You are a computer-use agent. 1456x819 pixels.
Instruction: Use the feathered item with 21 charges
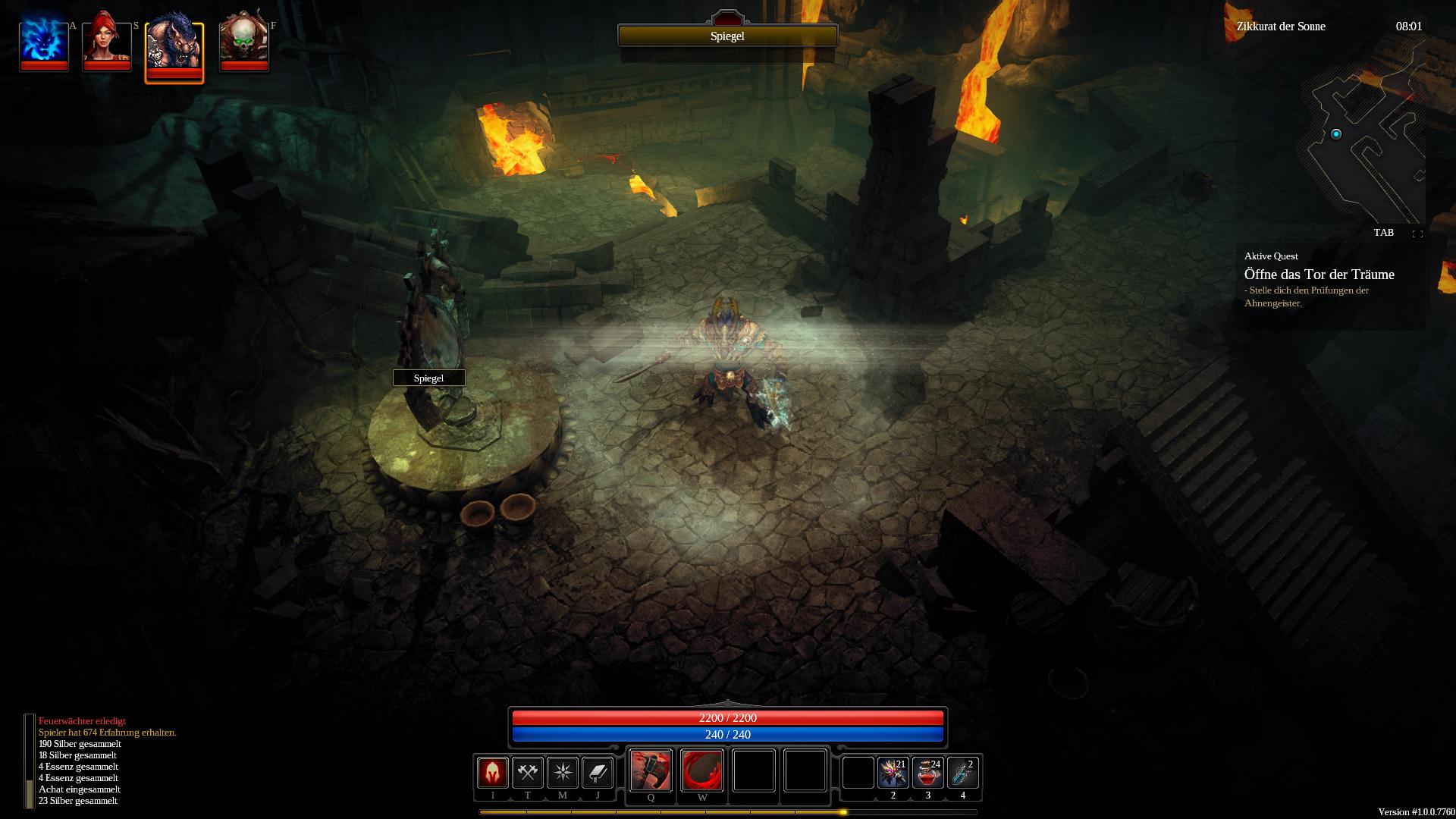pyautogui.click(x=893, y=773)
